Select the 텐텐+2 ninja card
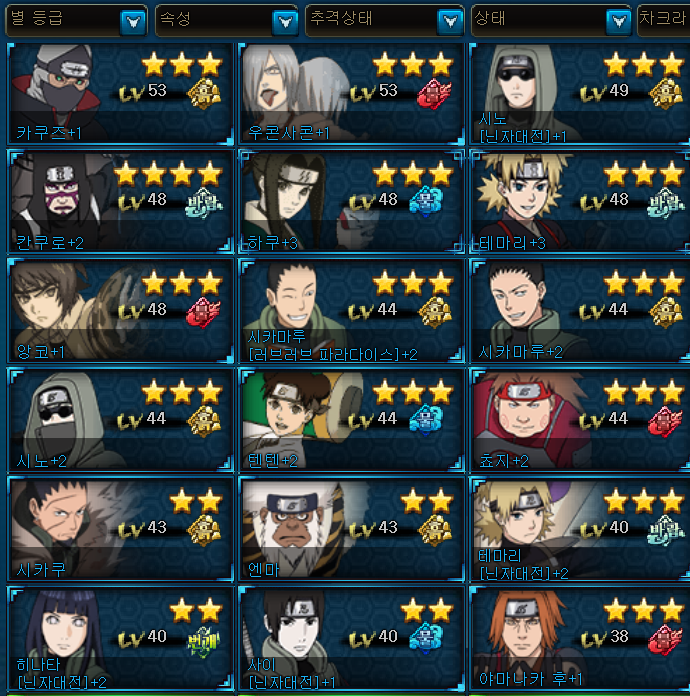 (350, 421)
